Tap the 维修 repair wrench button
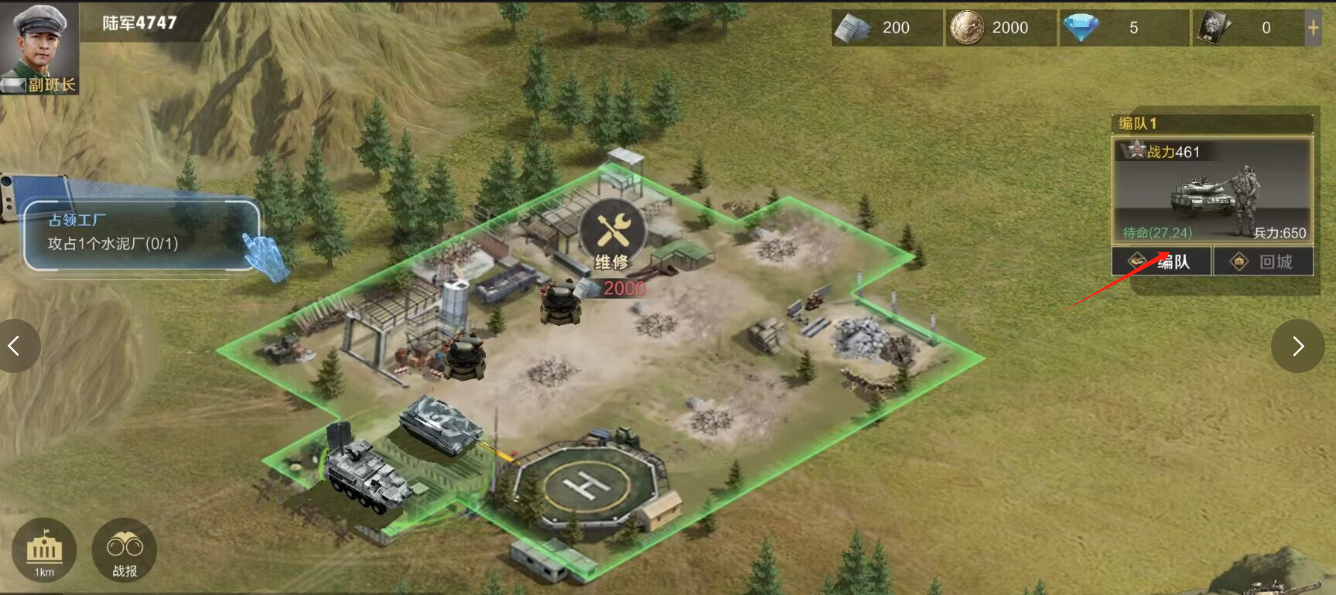 coord(612,231)
